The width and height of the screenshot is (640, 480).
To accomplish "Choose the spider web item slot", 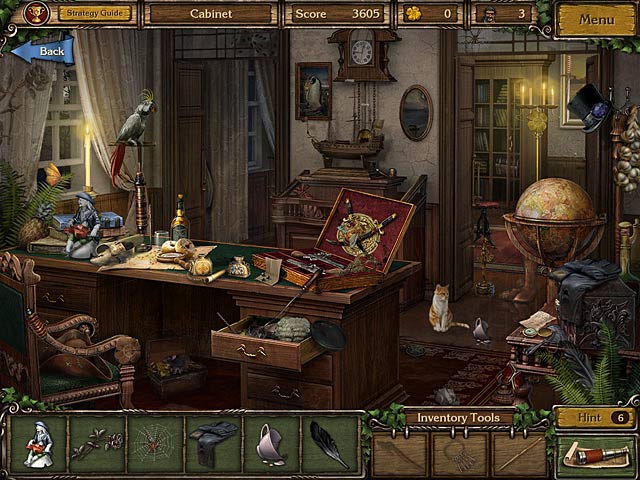I will [155, 444].
